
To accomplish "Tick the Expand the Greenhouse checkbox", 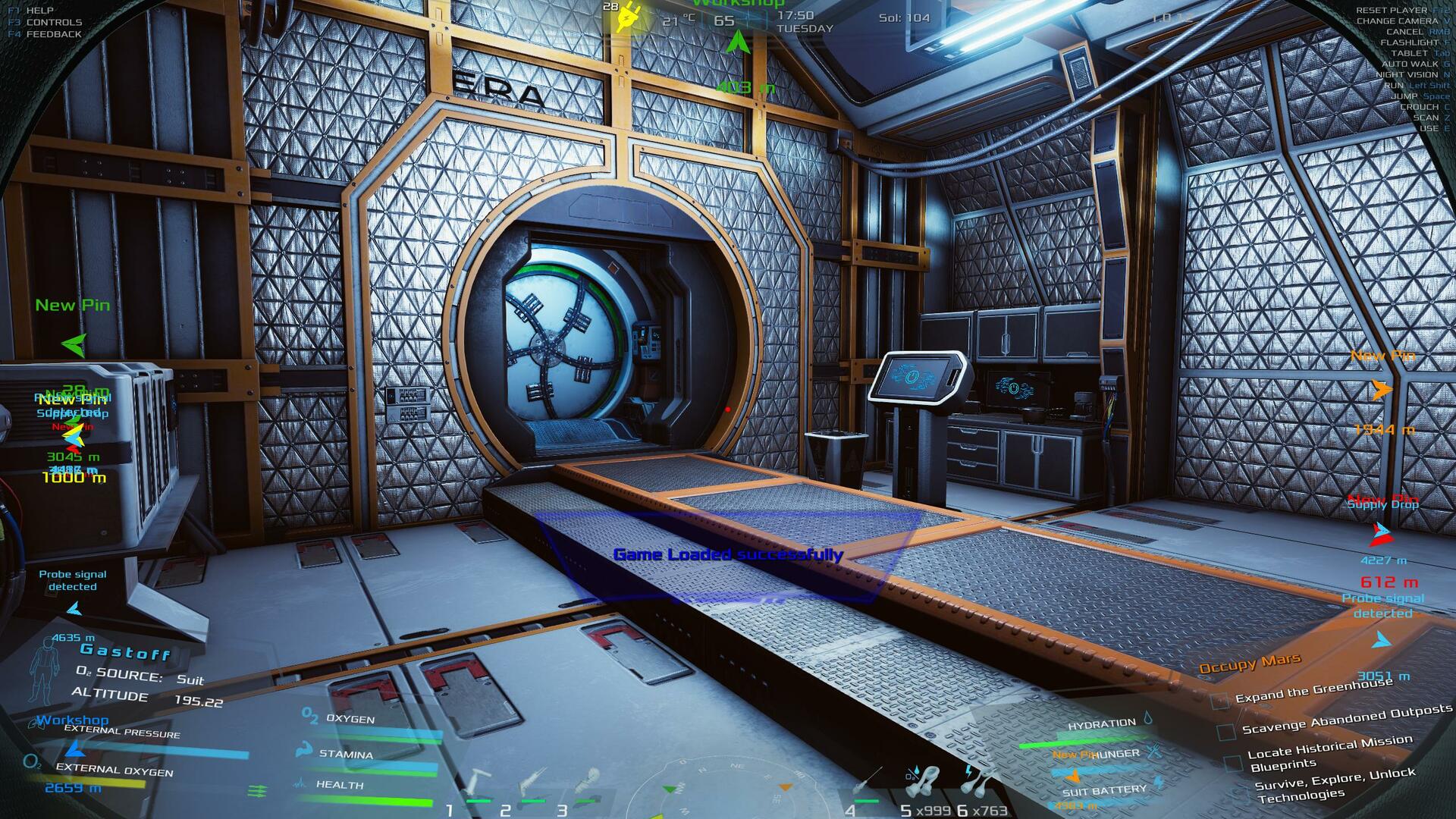I will pos(1219,701).
